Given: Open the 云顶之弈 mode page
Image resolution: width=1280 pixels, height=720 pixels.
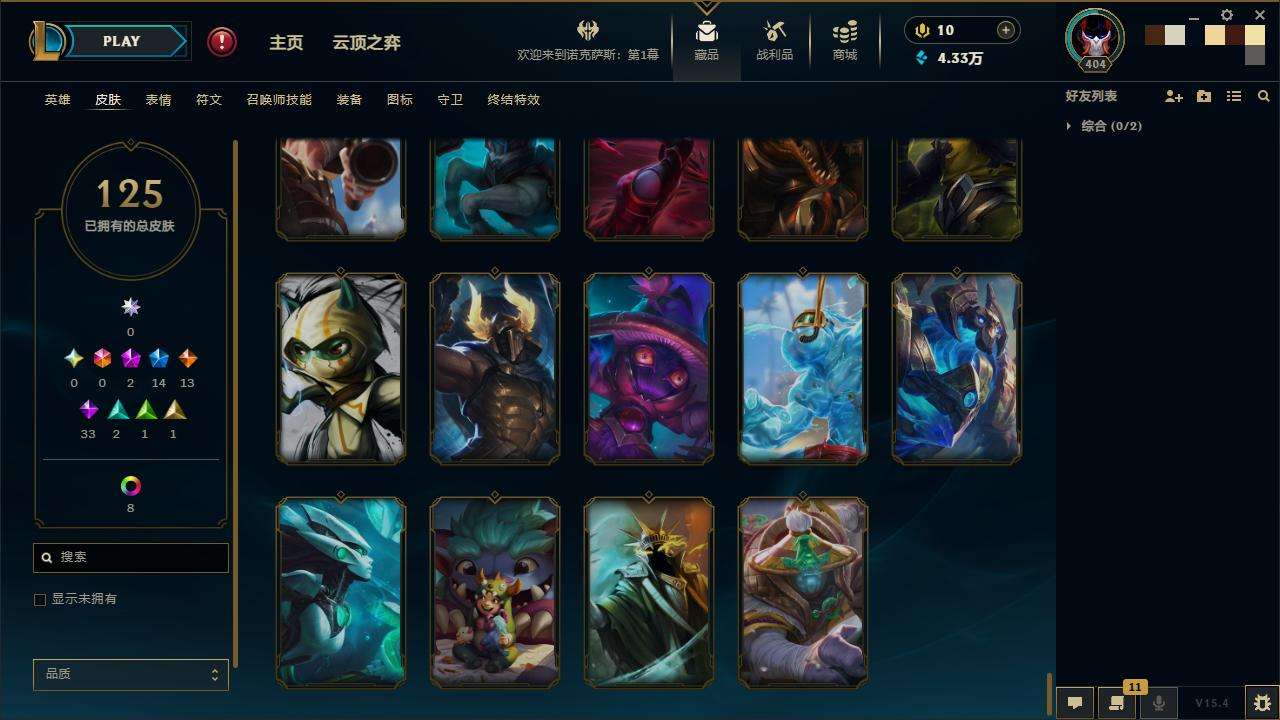Looking at the screenshot, I should (x=366, y=43).
